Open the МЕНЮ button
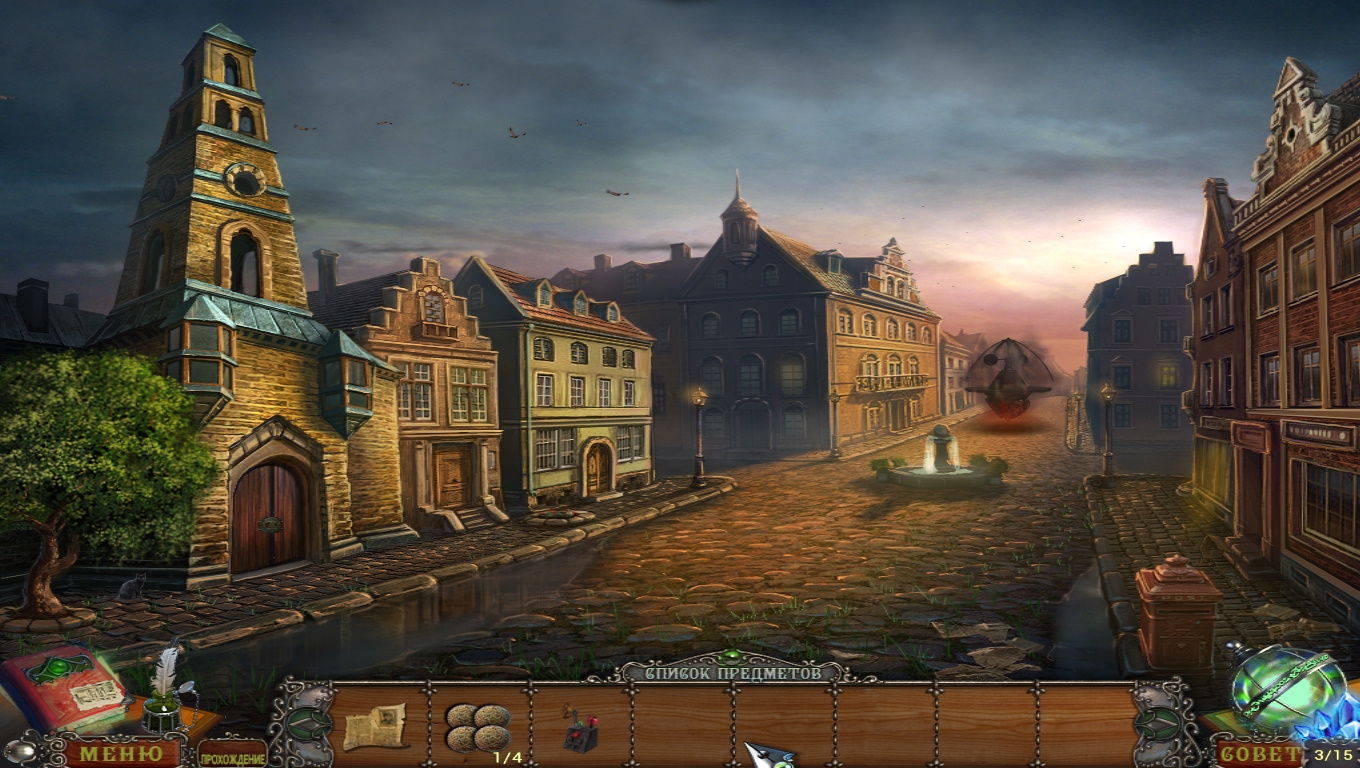This screenshot has height=768, width=1360. [x=121, y=753]
